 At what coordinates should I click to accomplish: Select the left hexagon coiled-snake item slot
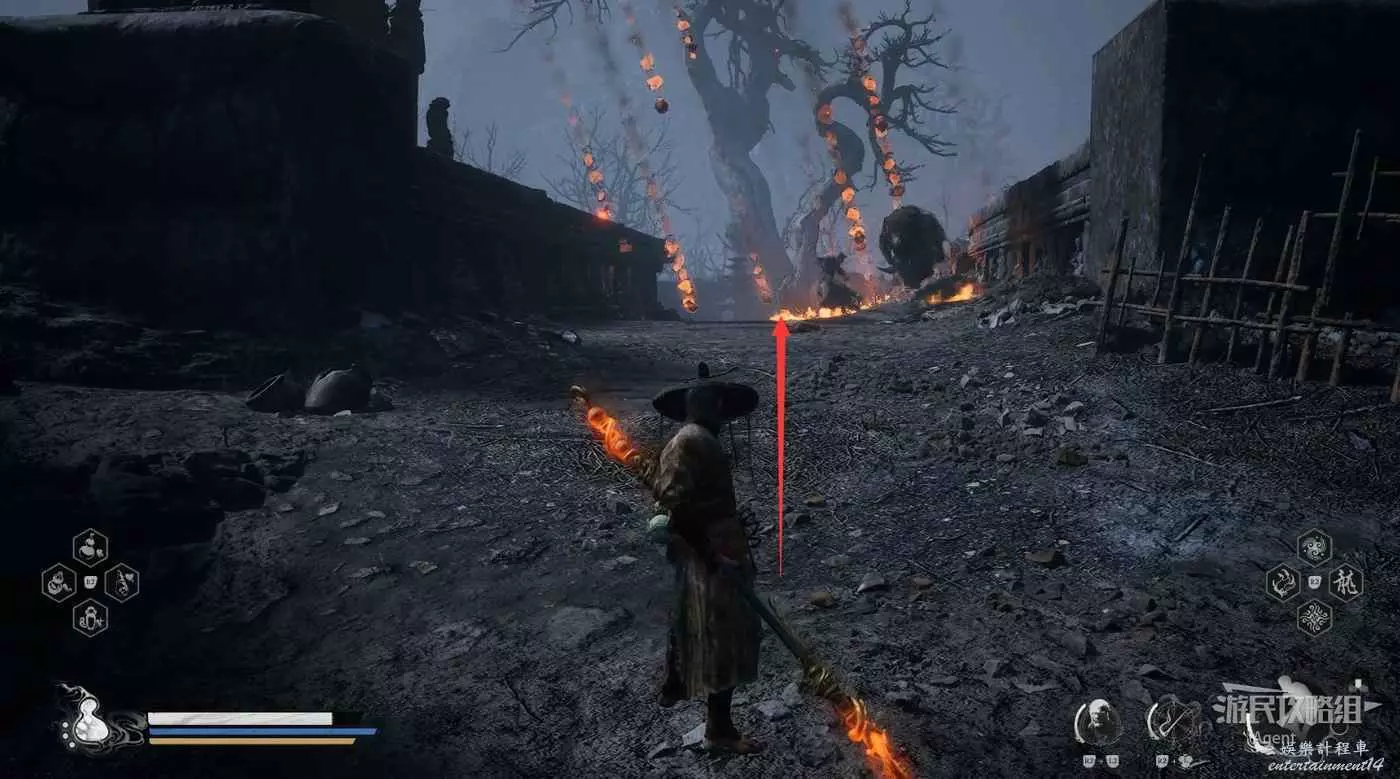click(x=59, y=582)
